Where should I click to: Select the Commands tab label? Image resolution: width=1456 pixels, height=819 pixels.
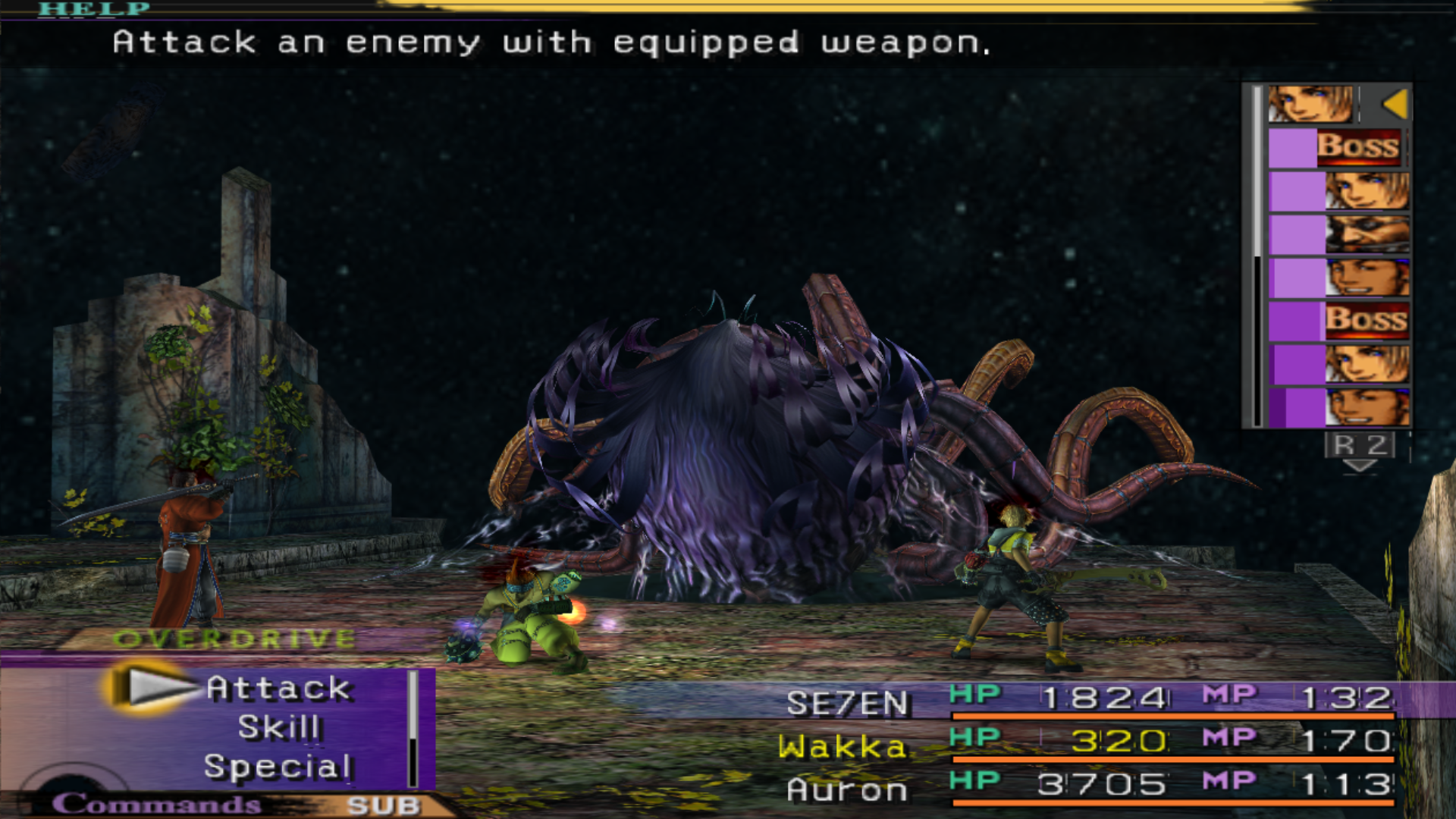pos(156,804)
